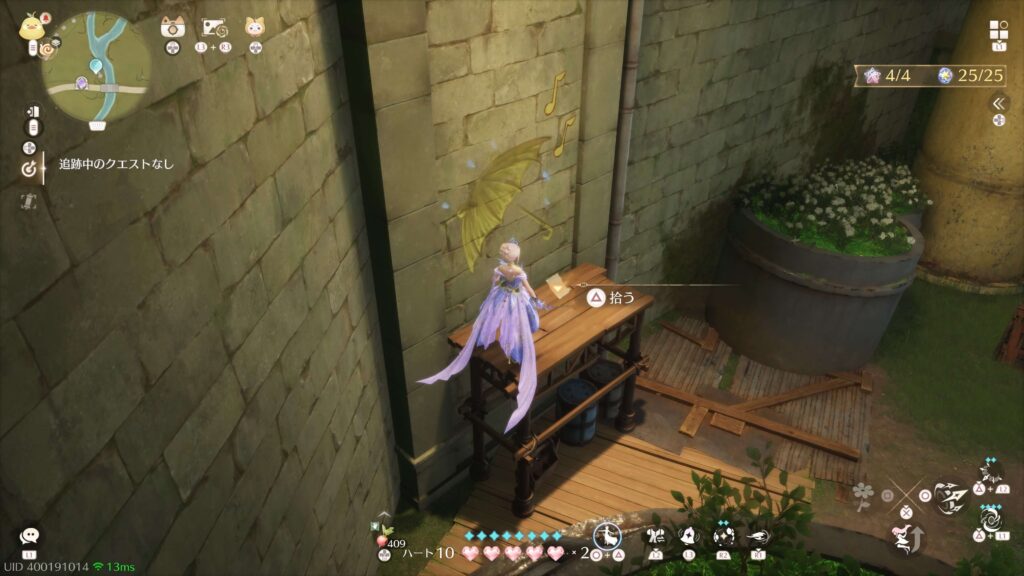Open the camera photo mode icon
The height and width of the screenshot is (576, 1024).
pos(171,27)
